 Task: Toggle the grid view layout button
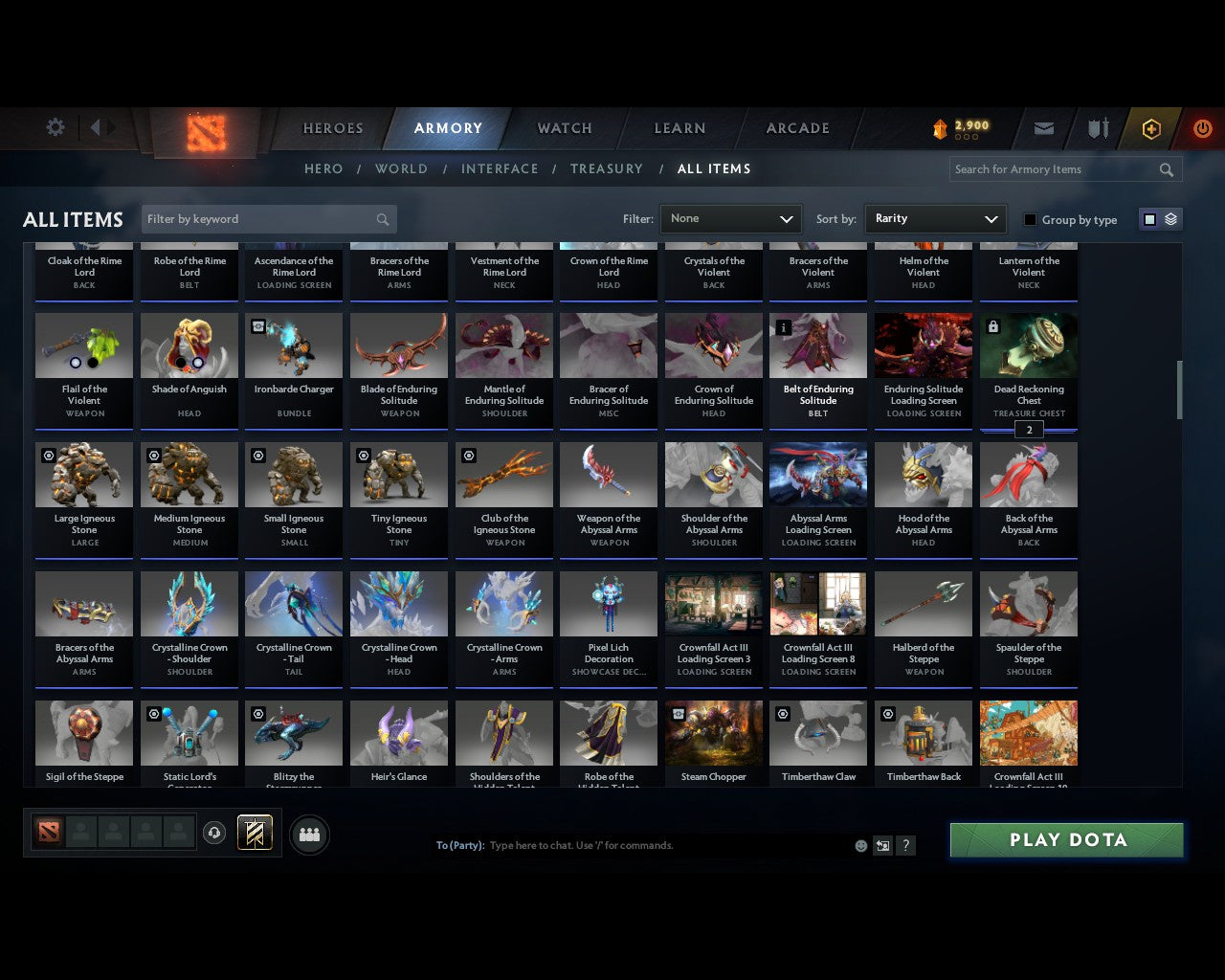[x=1149, y=218]
